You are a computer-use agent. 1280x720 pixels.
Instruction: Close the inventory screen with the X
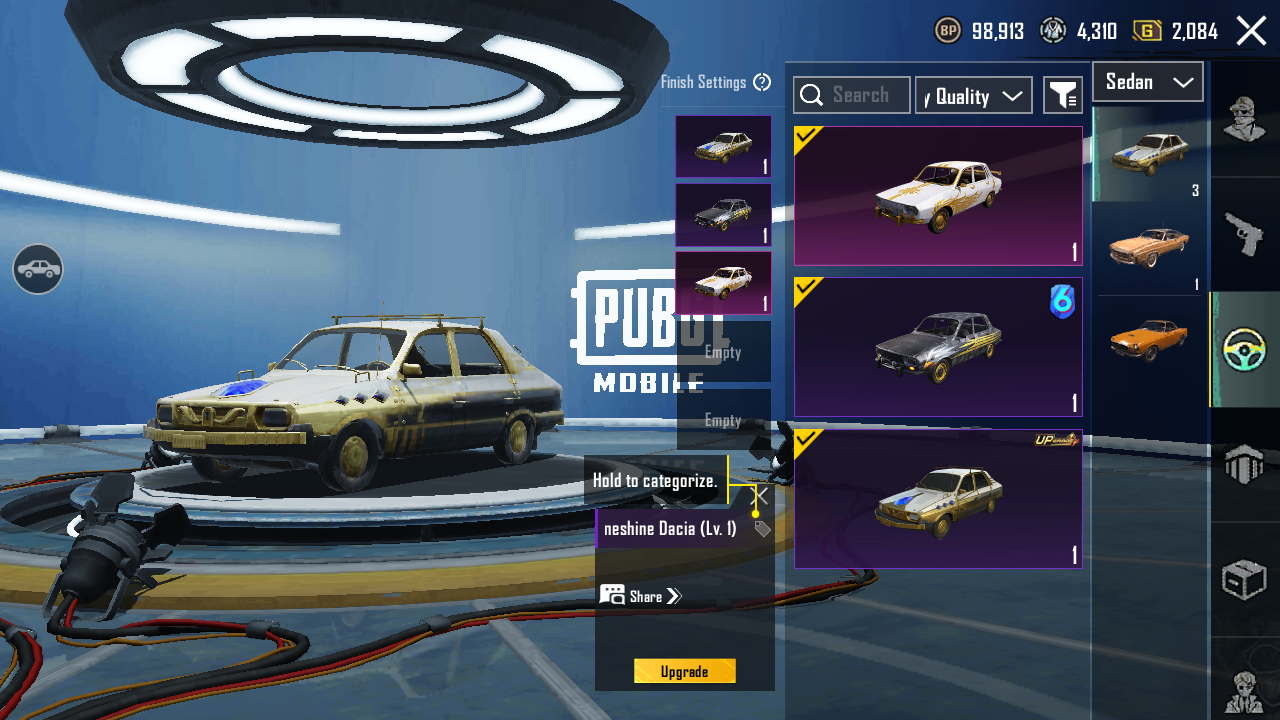click(1251, 31)
